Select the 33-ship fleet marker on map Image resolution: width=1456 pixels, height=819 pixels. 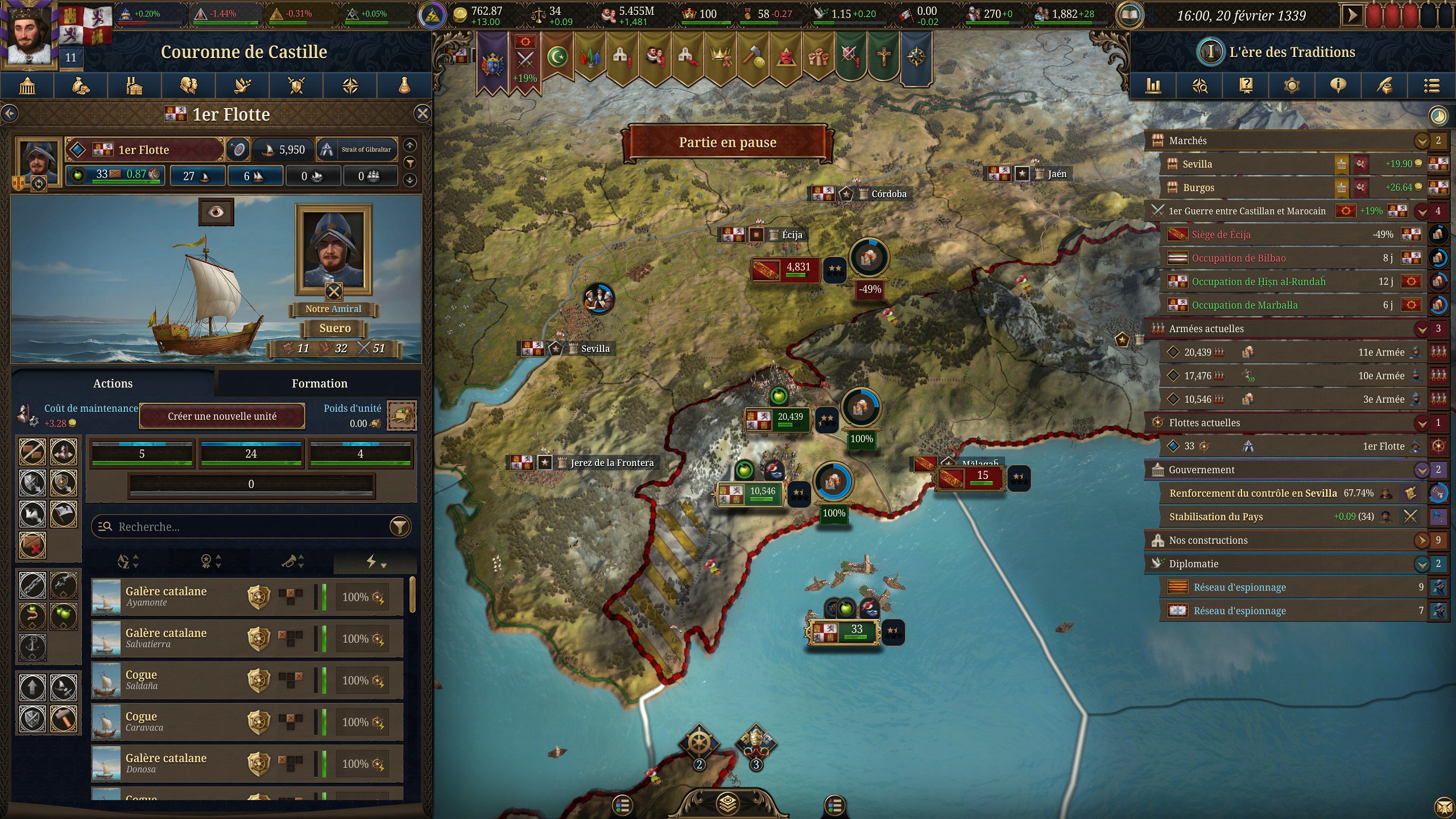click(844, 631)
